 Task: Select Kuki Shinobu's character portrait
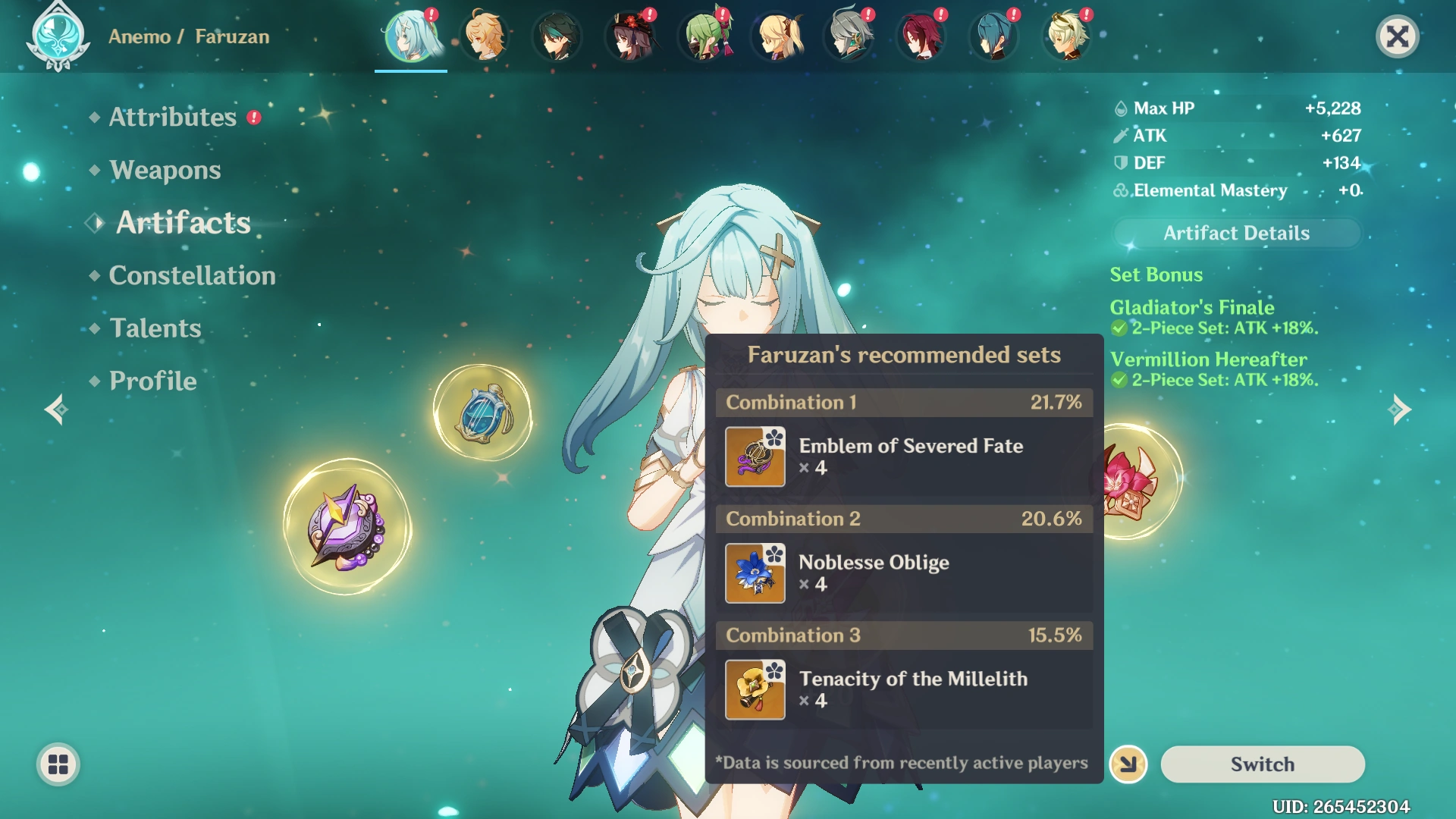(703, 36)
